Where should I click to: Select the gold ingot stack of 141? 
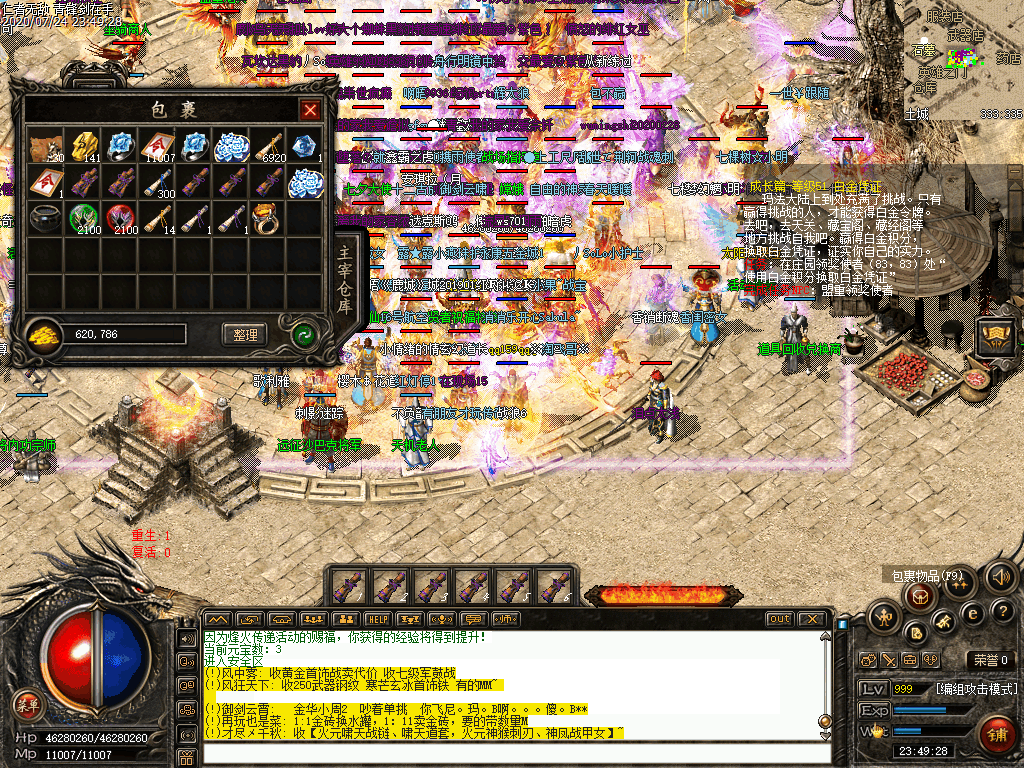83,146
